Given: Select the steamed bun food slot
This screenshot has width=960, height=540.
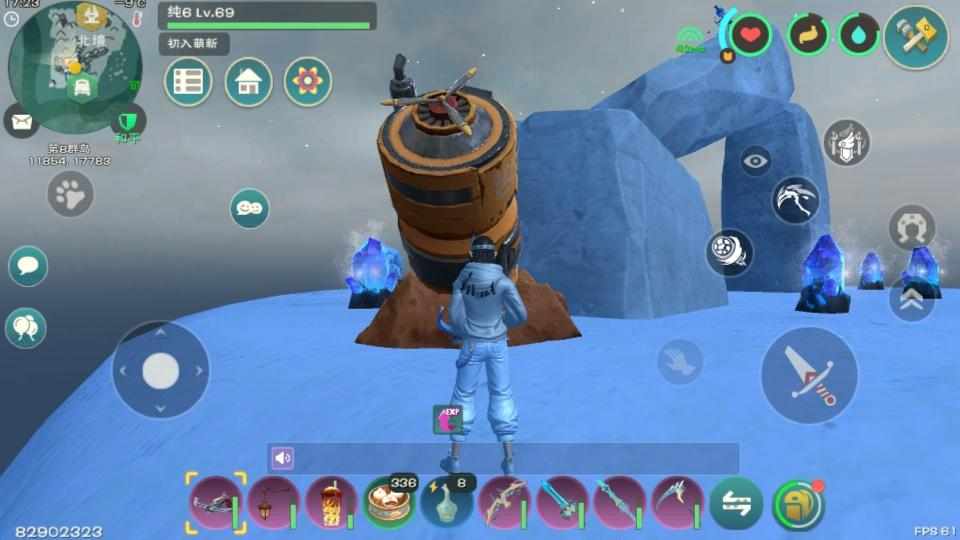Looking at the screenshot, I should 389,502.
